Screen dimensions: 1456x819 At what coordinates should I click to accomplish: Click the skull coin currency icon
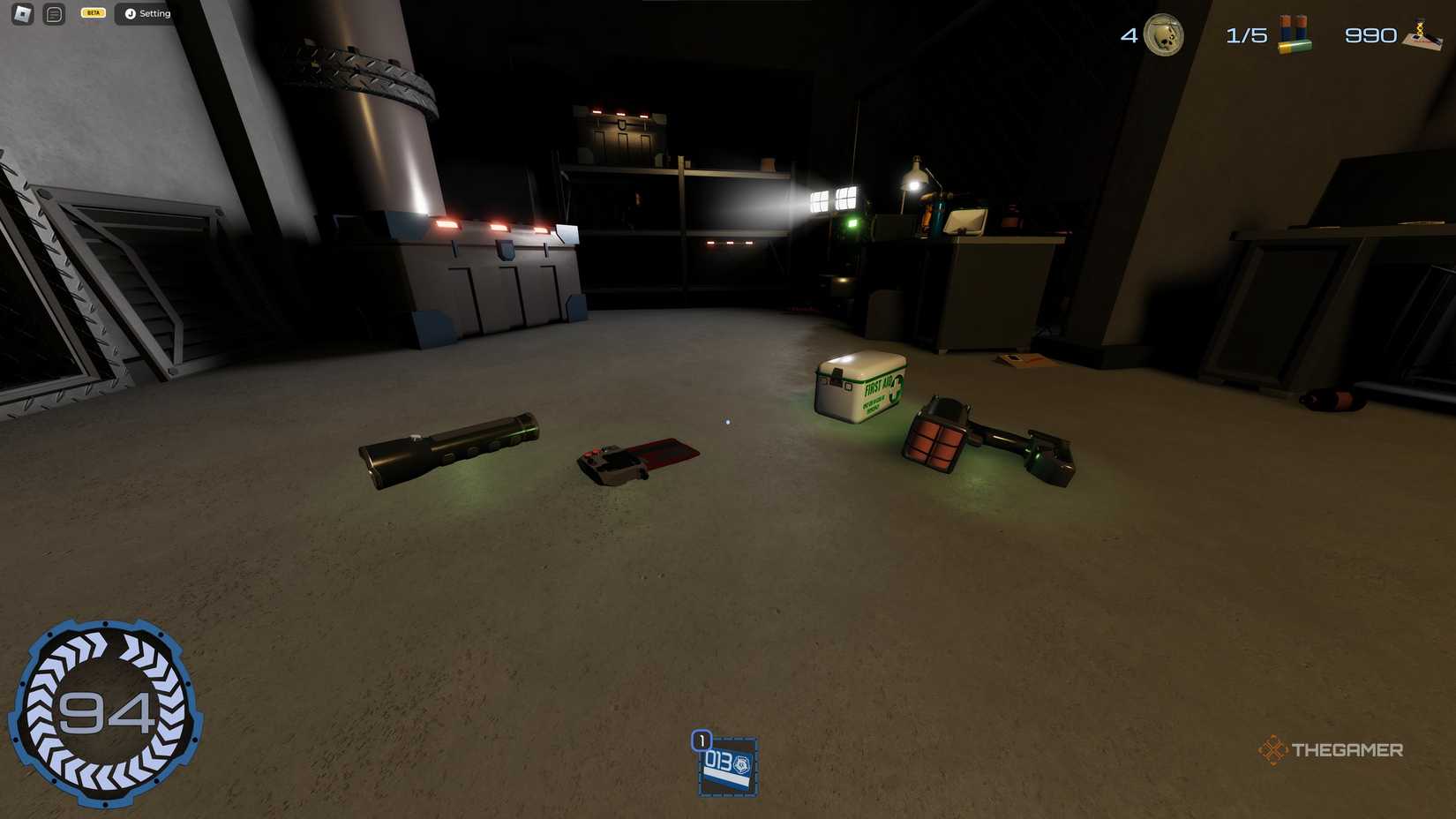coord(1163,35)
